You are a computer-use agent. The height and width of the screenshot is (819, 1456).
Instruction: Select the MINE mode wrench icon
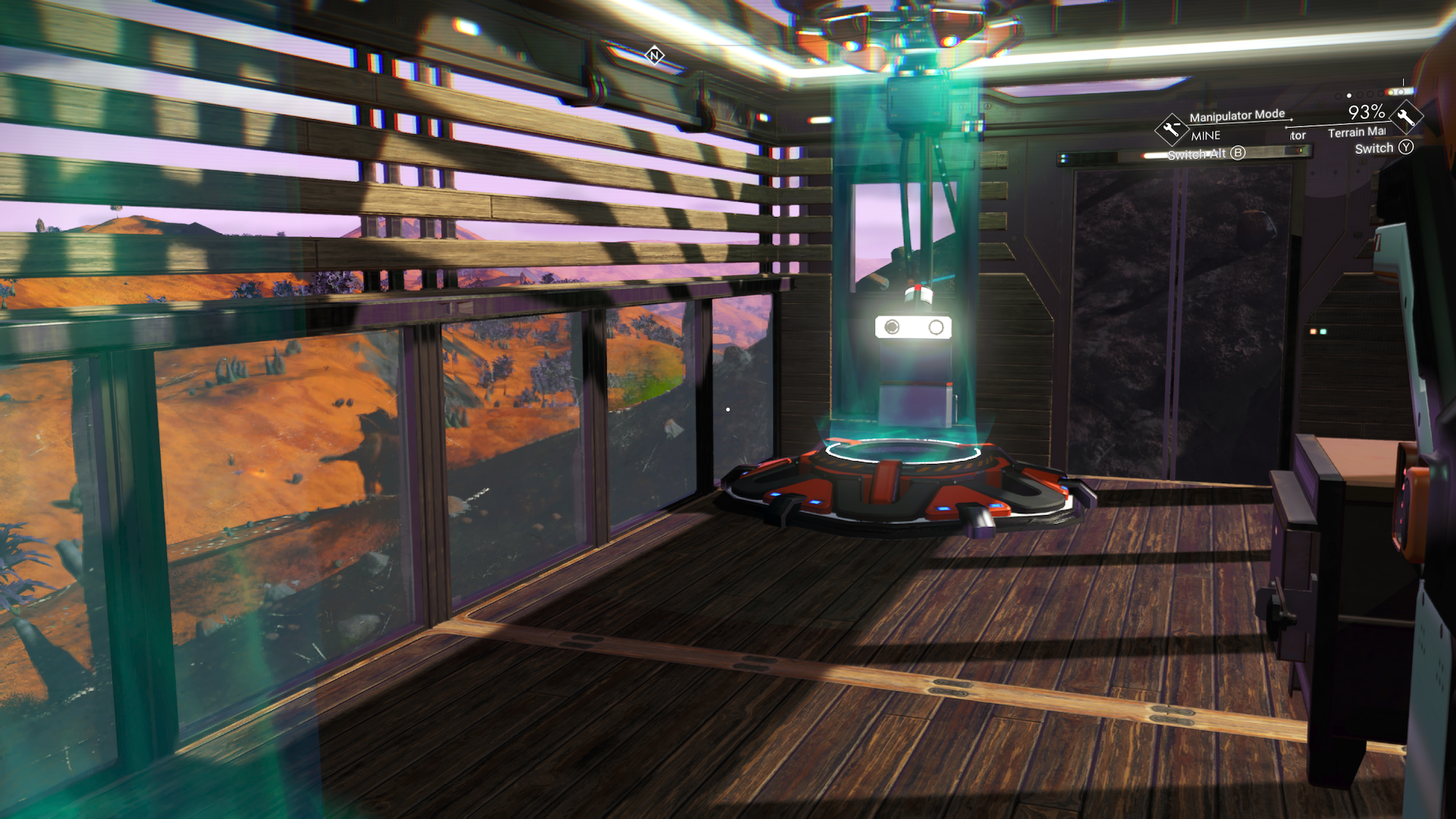(x=1171, y=130)
